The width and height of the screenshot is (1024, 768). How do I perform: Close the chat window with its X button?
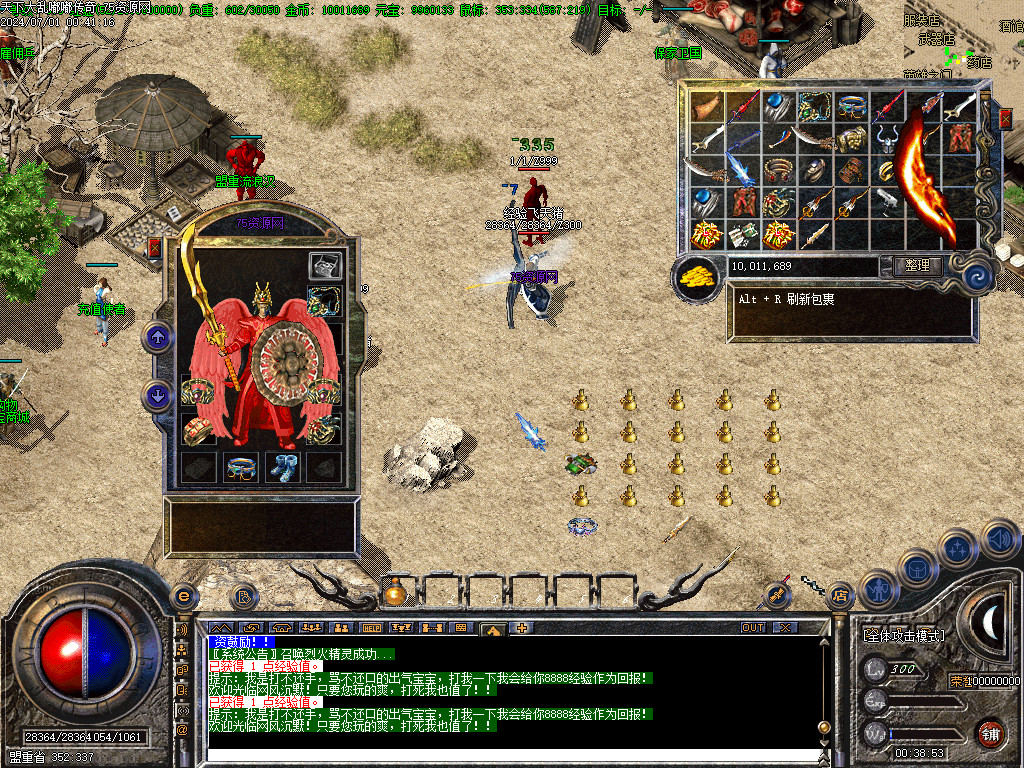click(785, 627)
